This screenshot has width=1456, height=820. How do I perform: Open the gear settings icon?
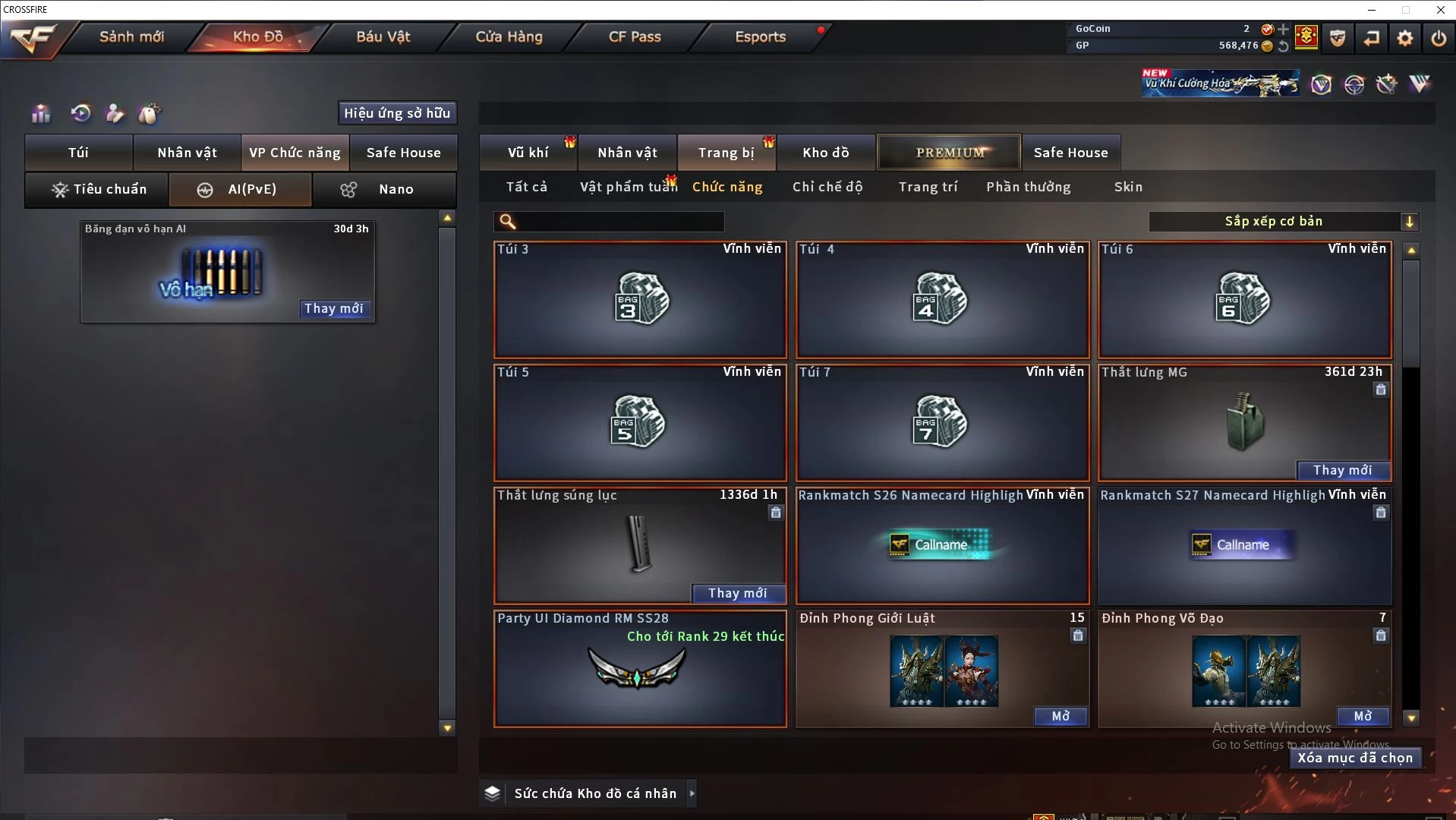[1405, 38]
